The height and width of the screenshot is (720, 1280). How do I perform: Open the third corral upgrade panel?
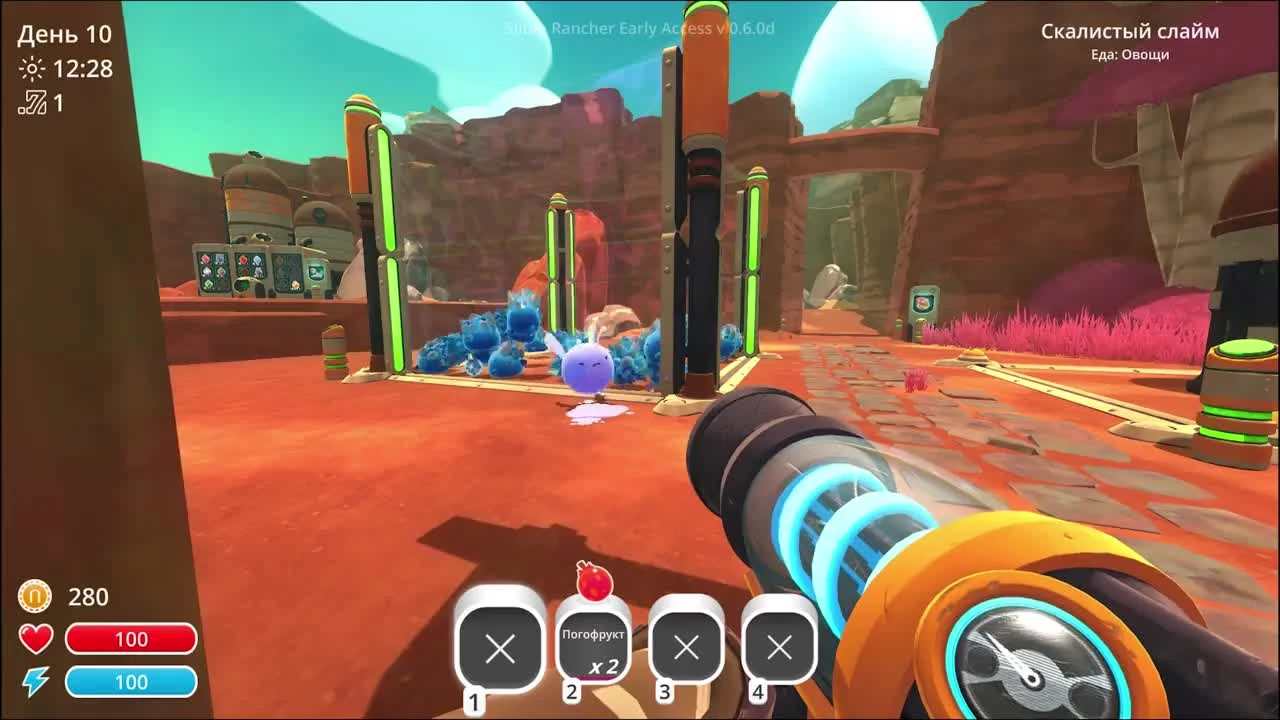[287, 273]
